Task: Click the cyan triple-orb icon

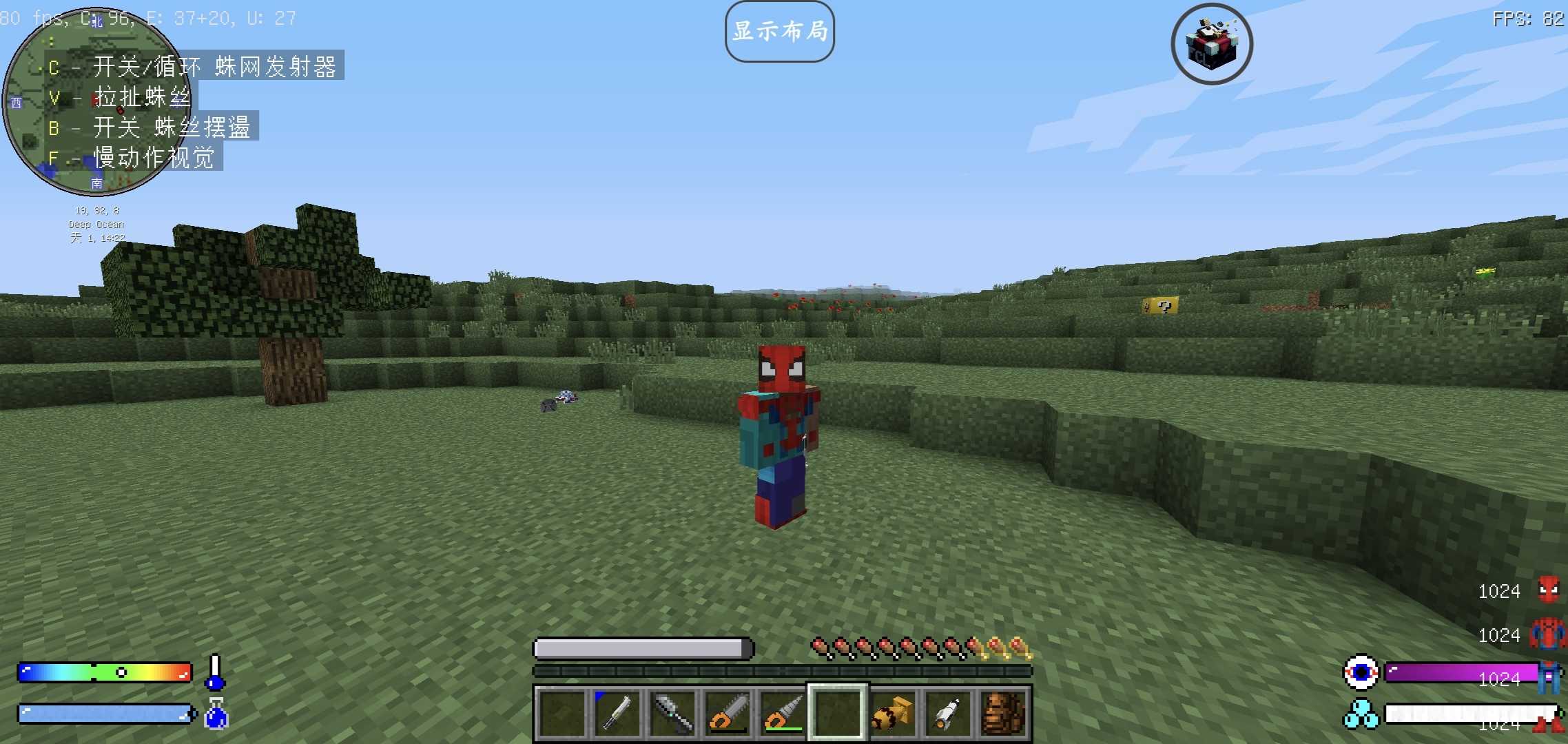Action: pyautogui.click(x=1361, y=715)
